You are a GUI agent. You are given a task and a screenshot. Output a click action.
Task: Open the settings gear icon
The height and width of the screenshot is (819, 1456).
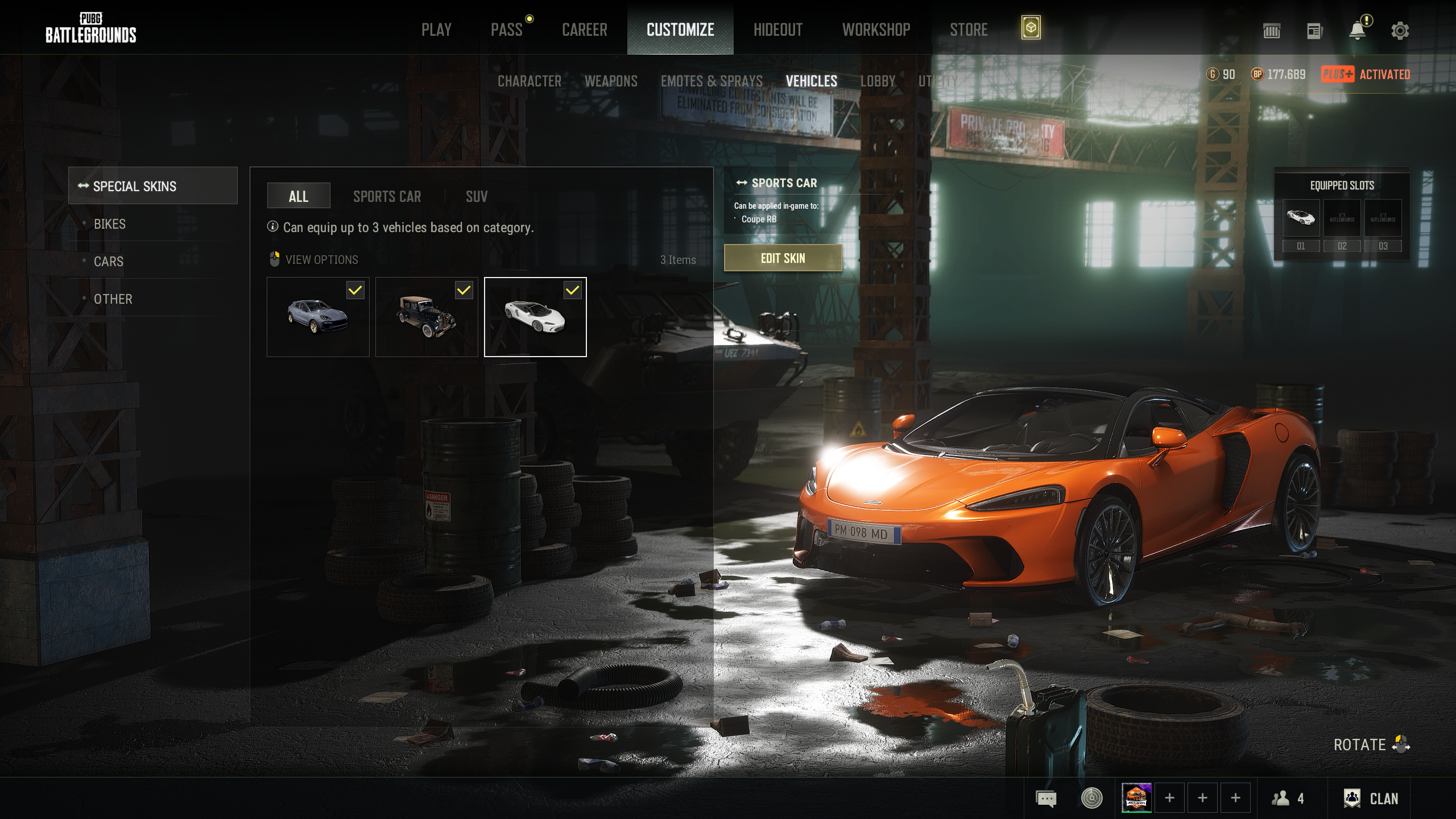click(1400, 31)
